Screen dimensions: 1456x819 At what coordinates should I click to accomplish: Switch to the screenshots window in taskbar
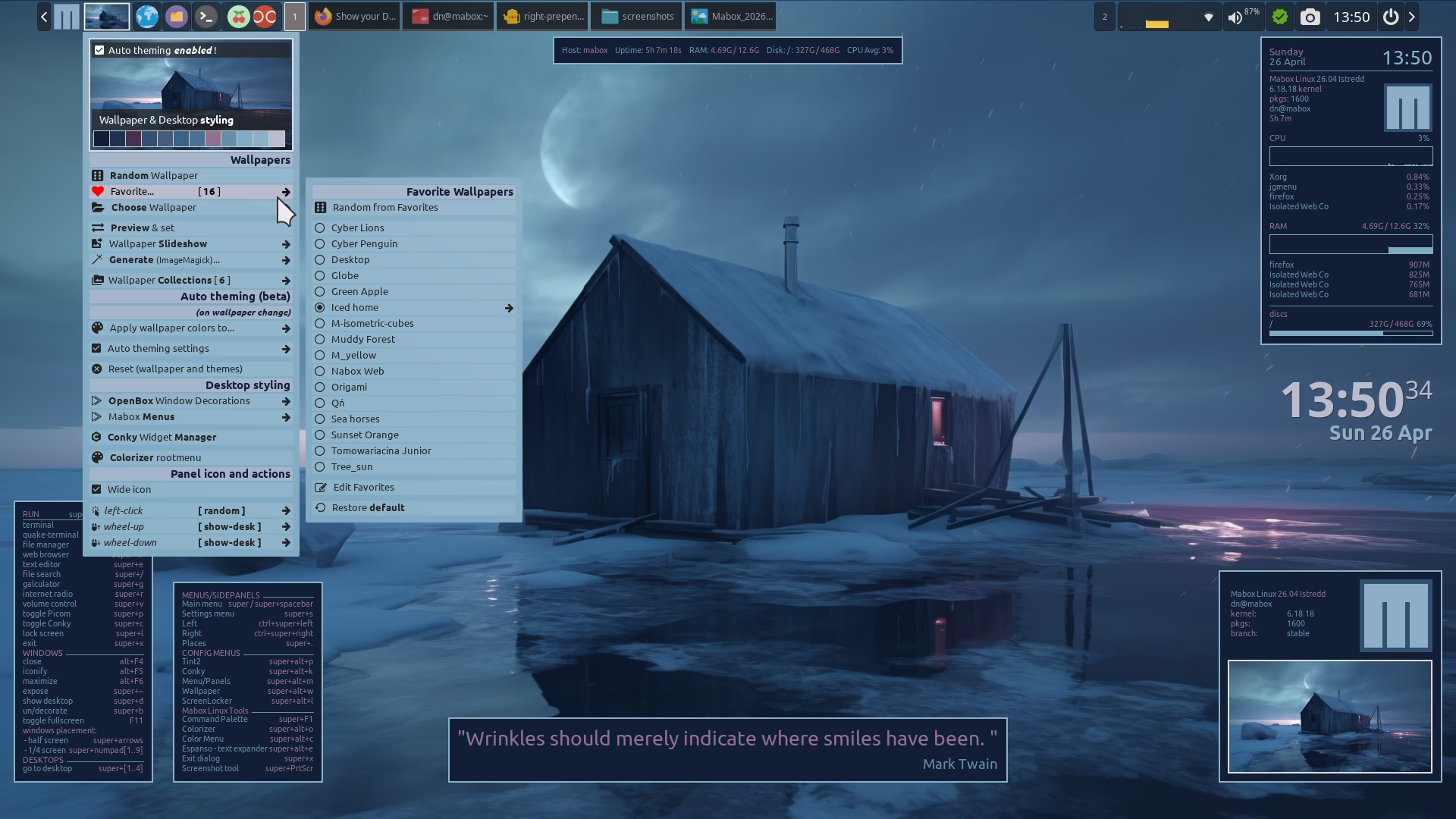637,16
